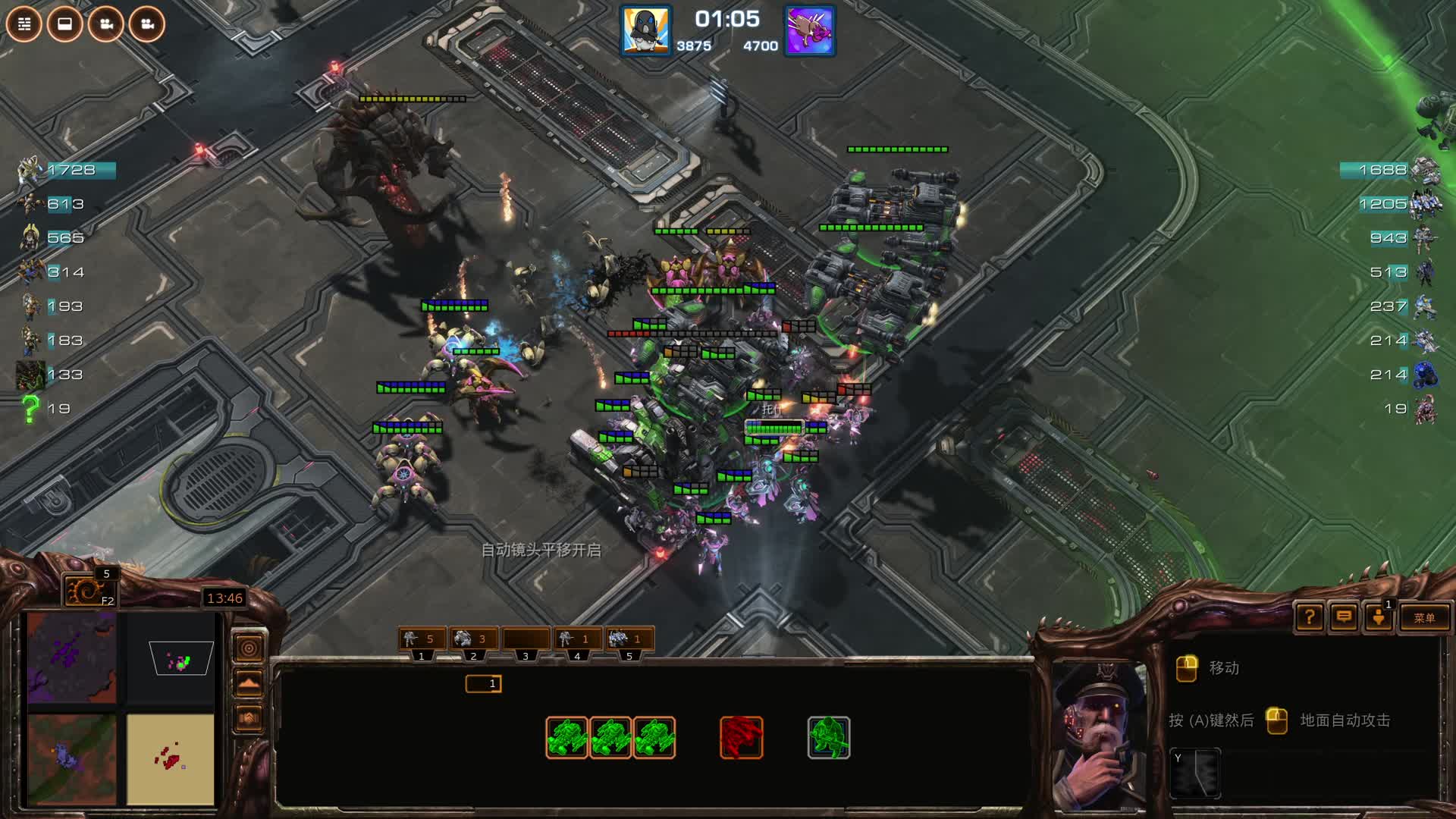Select control group 4
The height and width of the screenshot is (819, 1456).
(x=576, y=639)
